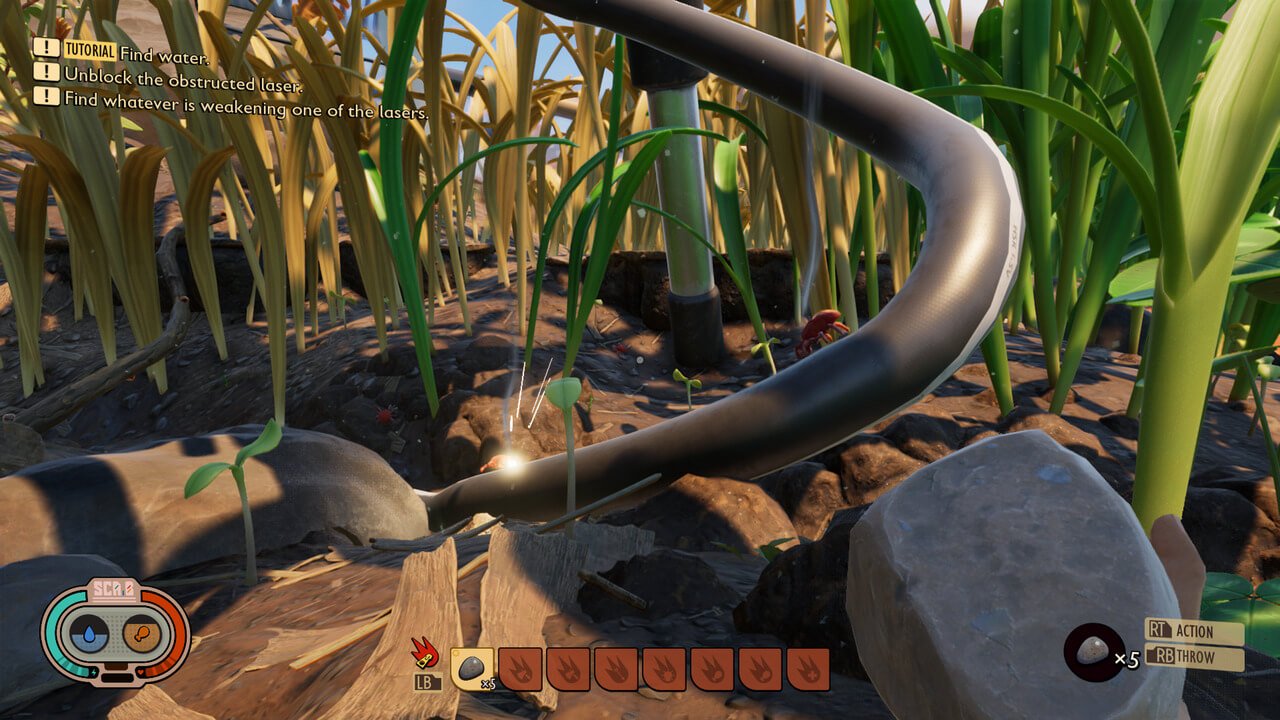Image resolution: width=1280 pixels, height=720 pixels.
Task: Select the pebble hotbar slot
Action: 472,668
